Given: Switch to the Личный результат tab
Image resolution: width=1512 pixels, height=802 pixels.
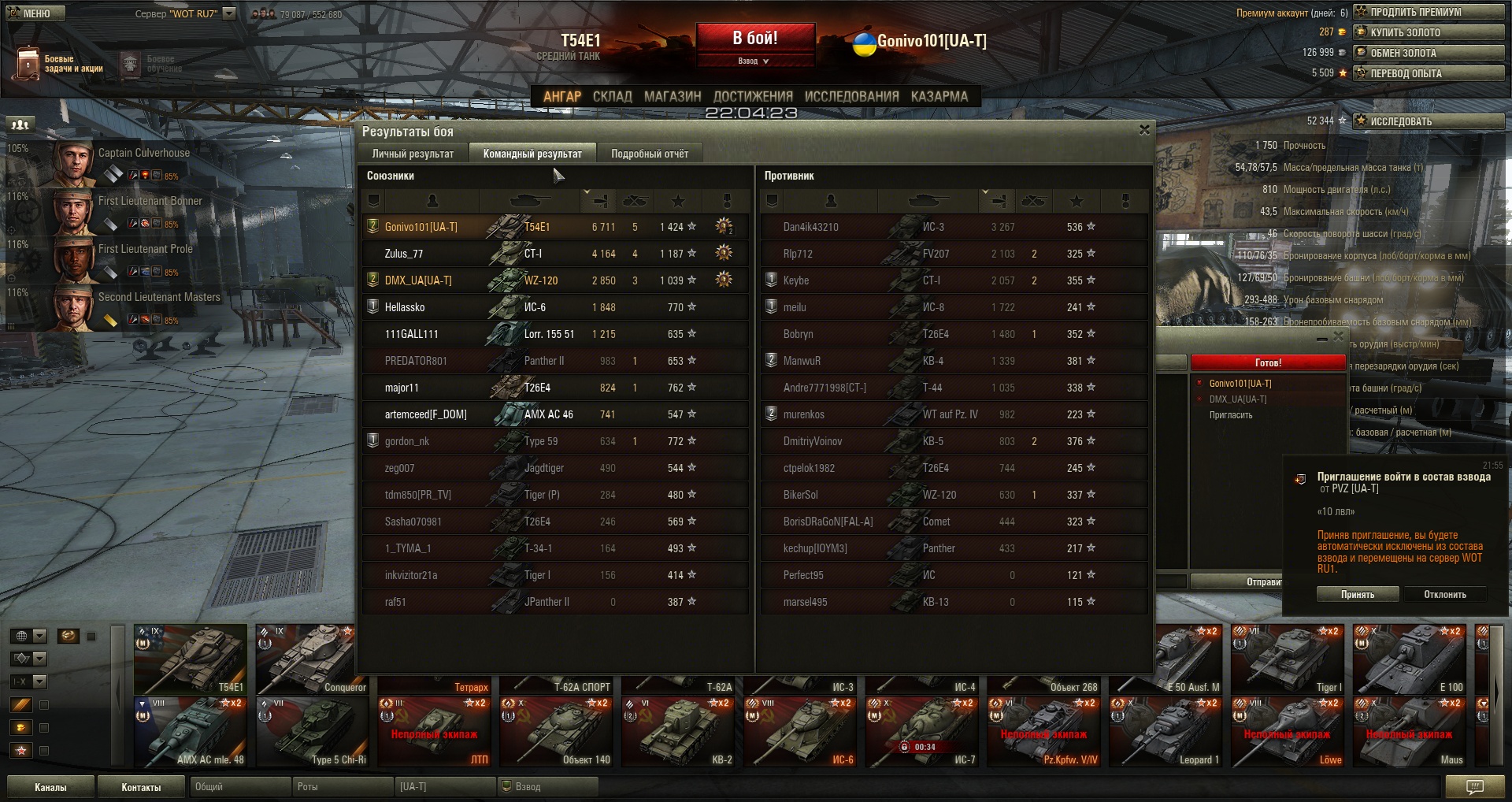Looking at the screenshot, I should coord(413,154).
